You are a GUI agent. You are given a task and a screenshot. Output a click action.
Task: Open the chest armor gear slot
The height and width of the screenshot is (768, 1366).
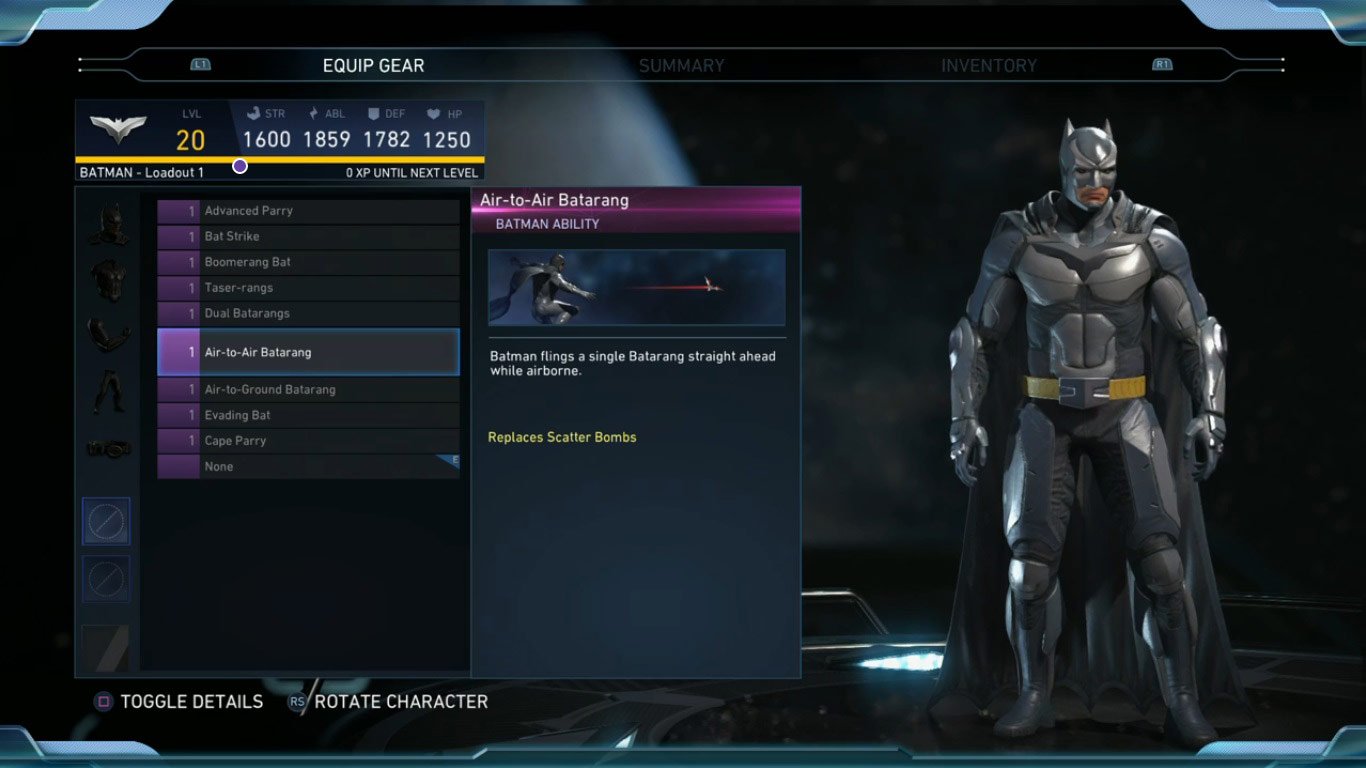click(108, 281)
